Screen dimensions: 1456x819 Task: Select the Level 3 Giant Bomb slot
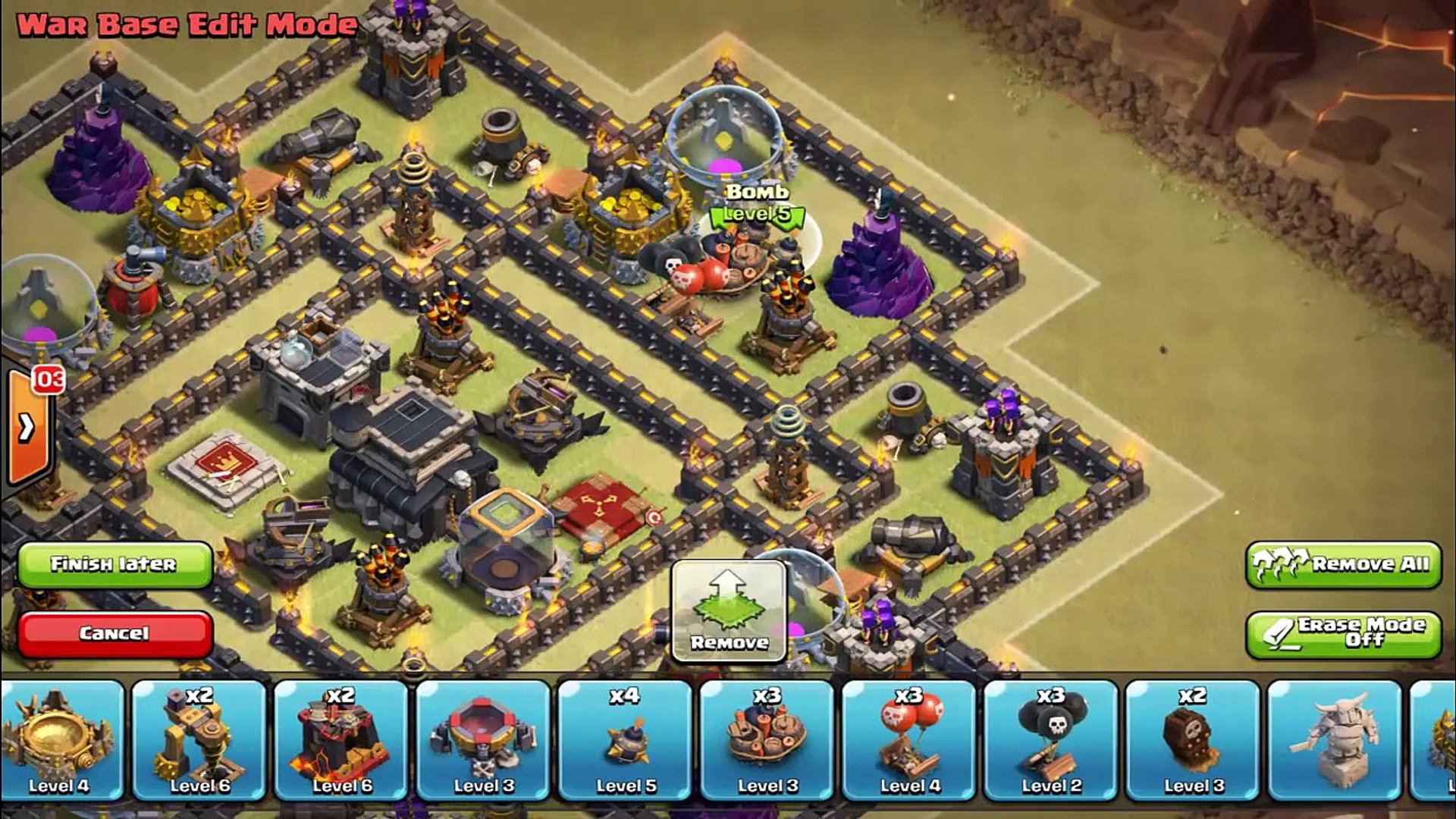click(767, 740)
